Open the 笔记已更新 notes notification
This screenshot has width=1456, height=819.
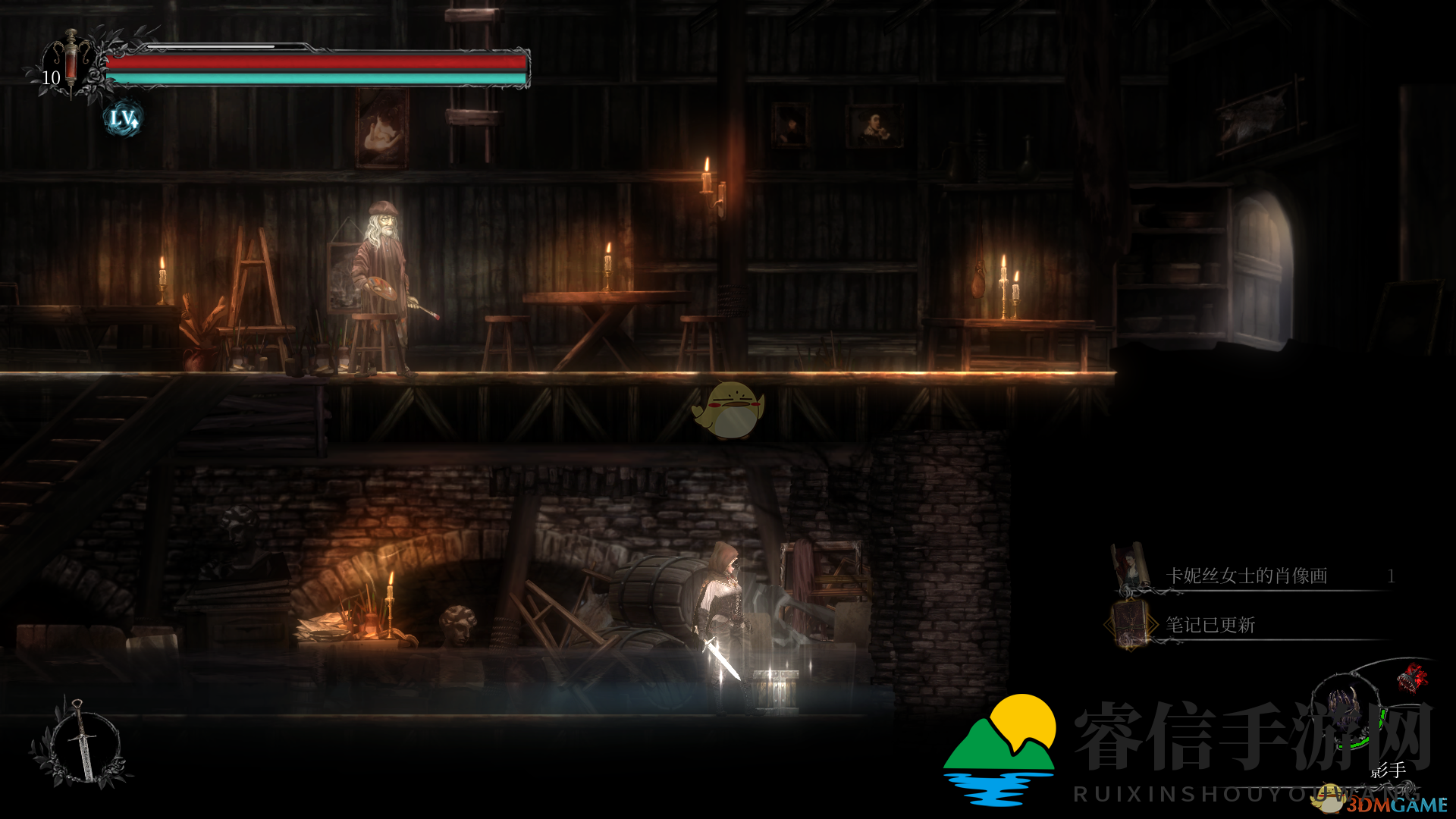click(x=1210, y=626)
